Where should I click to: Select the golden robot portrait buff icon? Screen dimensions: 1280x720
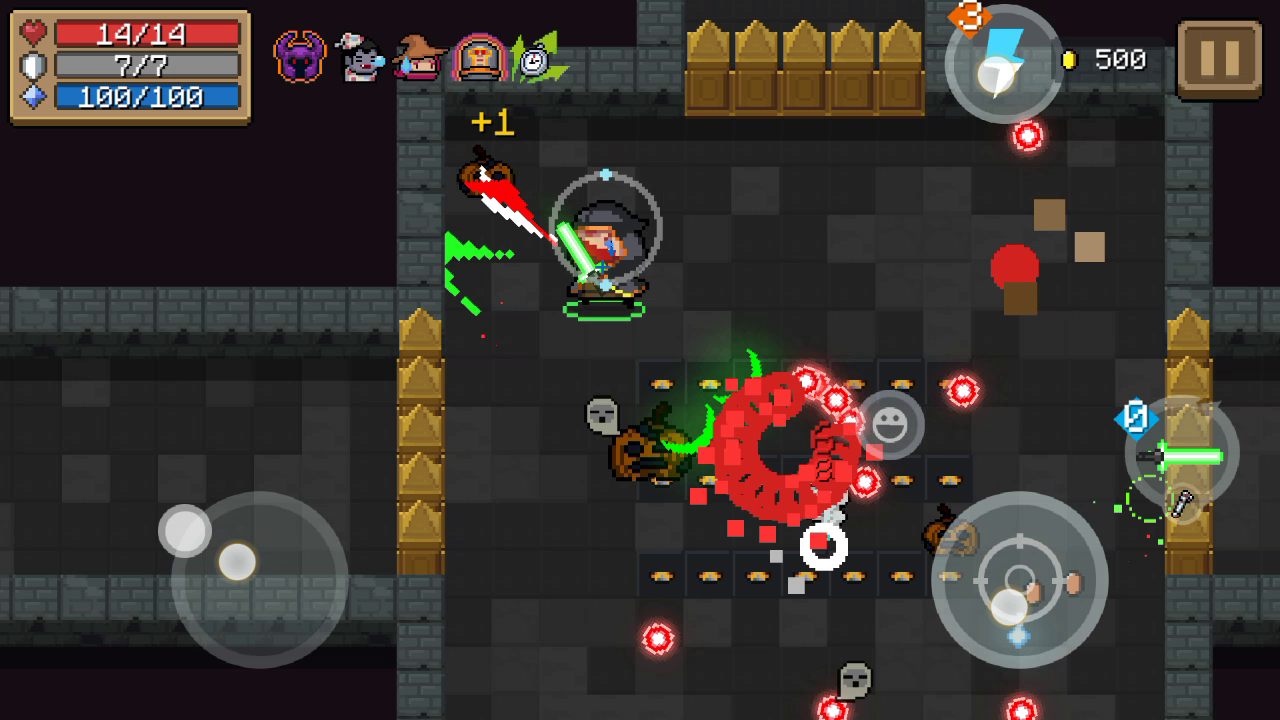coord(479,58)
